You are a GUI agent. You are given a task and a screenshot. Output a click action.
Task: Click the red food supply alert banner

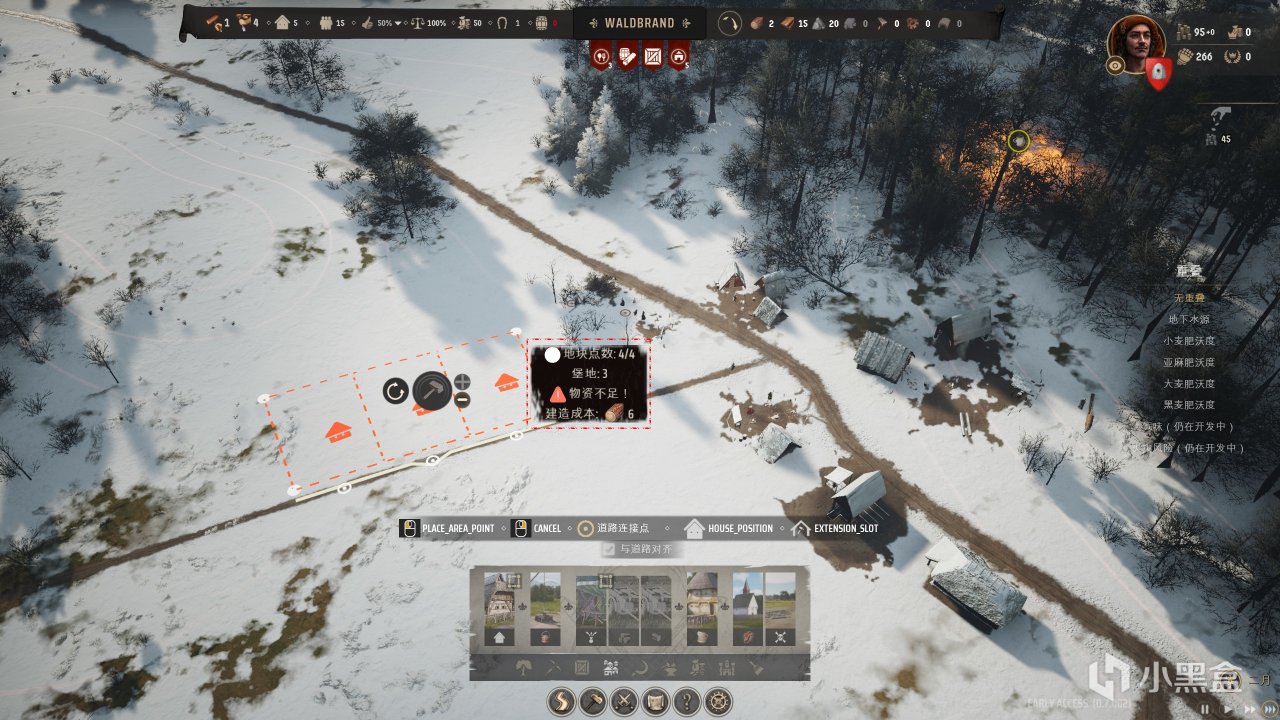click(601, 56)
